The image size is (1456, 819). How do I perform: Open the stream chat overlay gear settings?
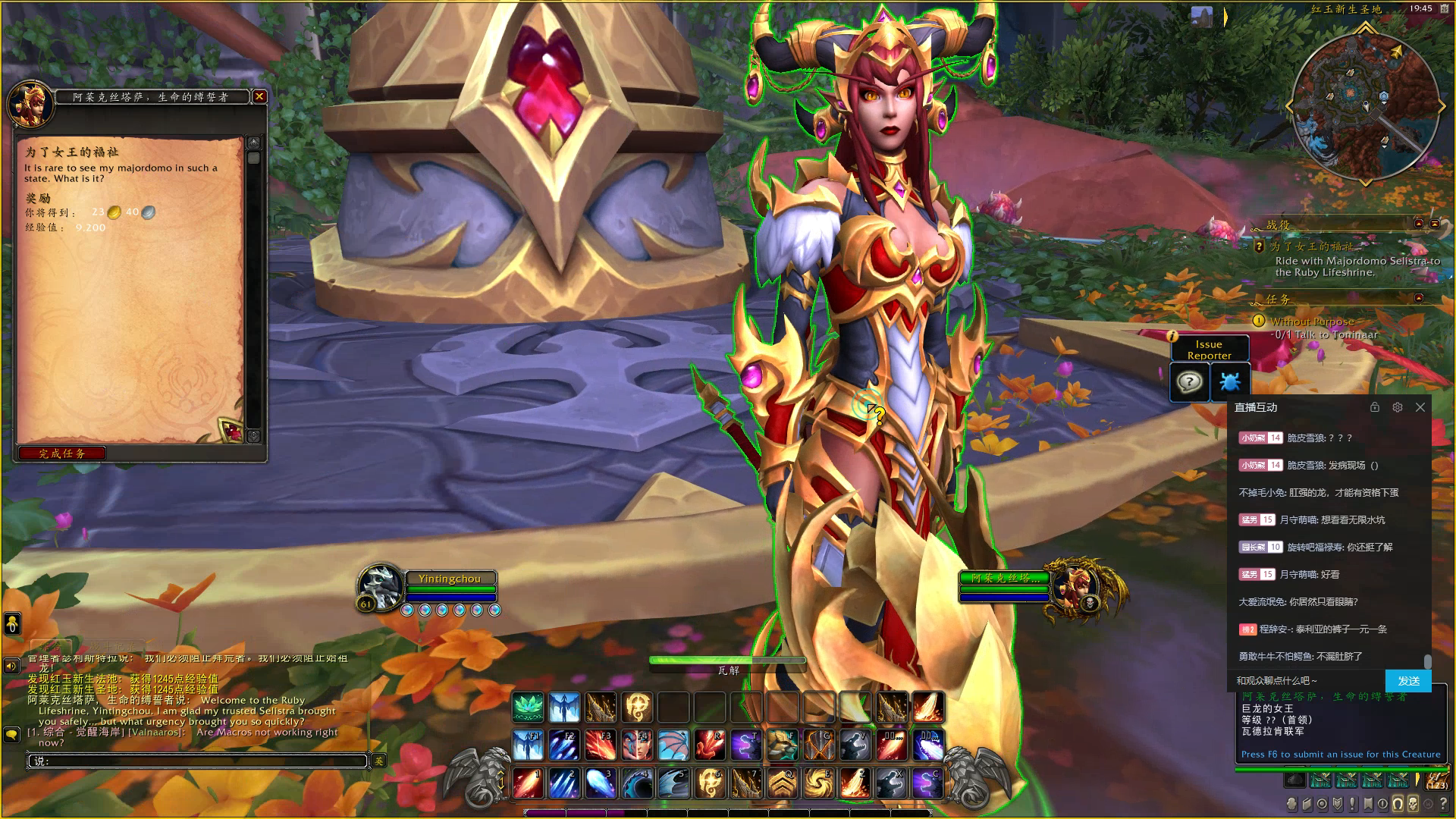point(1398,407)
